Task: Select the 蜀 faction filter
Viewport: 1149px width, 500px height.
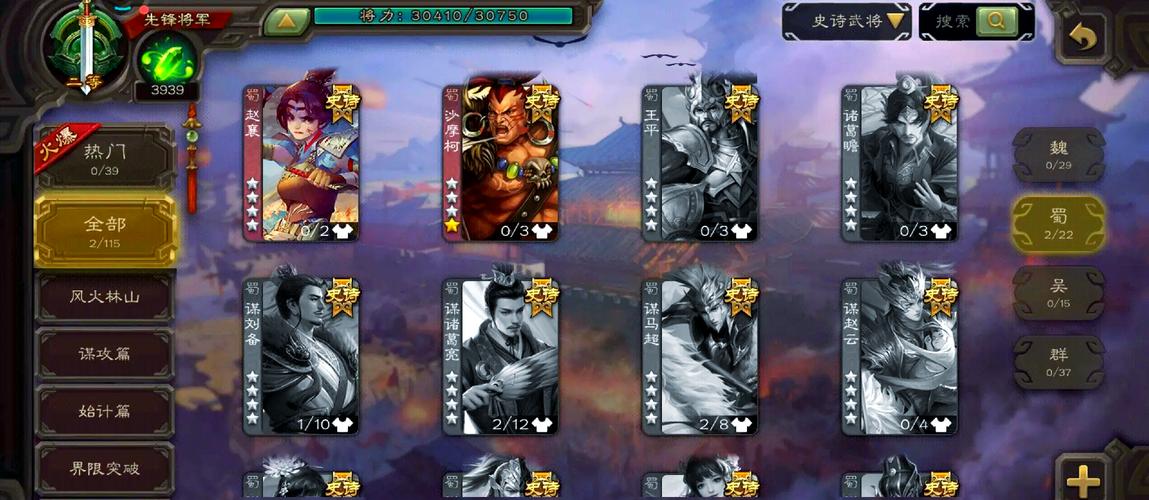Action: [x=1058, y=222]
